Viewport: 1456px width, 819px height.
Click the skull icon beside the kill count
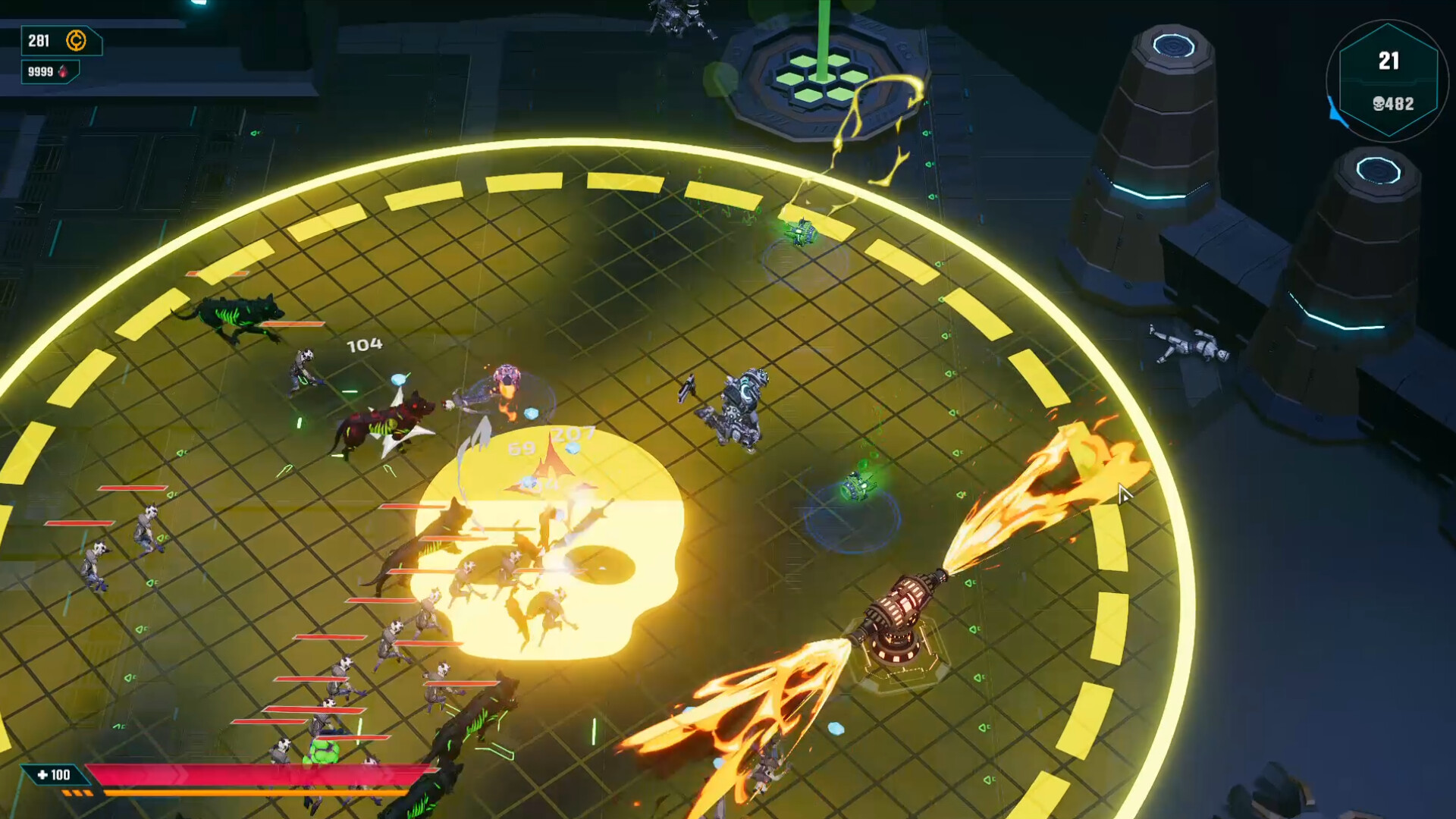(x=1379, y=103)
